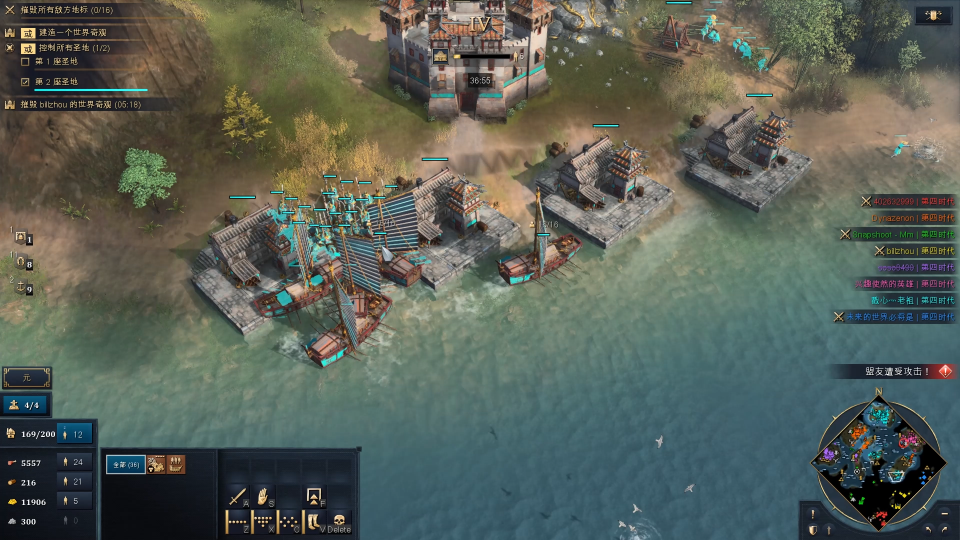Select the idle villagers 4/4 button
The width and height of the screenshot is (960, 540).
26,405
